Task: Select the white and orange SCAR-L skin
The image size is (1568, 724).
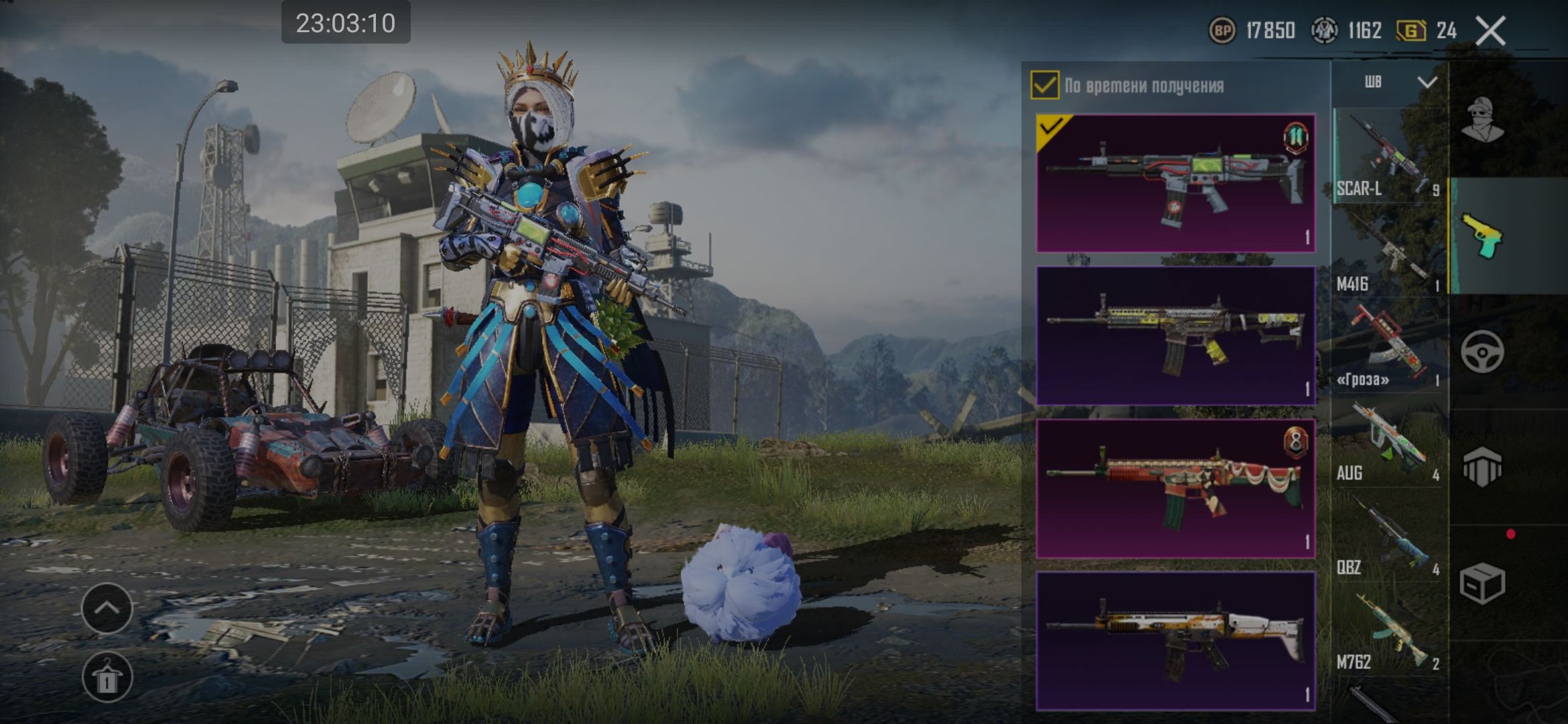Action: [x=1175, y=641]
